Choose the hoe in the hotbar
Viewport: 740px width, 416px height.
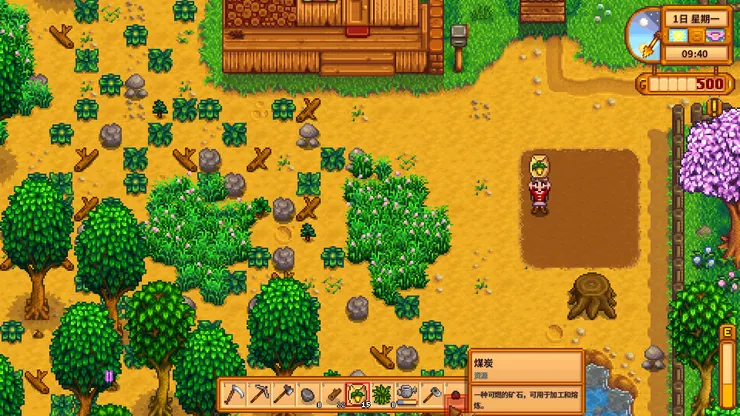[x=432, y=394]
